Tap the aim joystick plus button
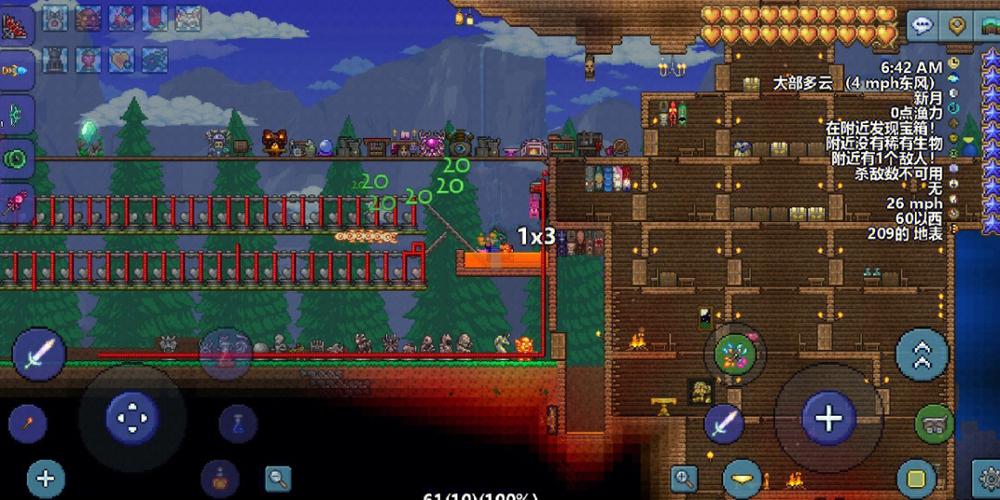The height and width of the screenshot is (500, 1000). pyautogui.click(x=828, y=418)
